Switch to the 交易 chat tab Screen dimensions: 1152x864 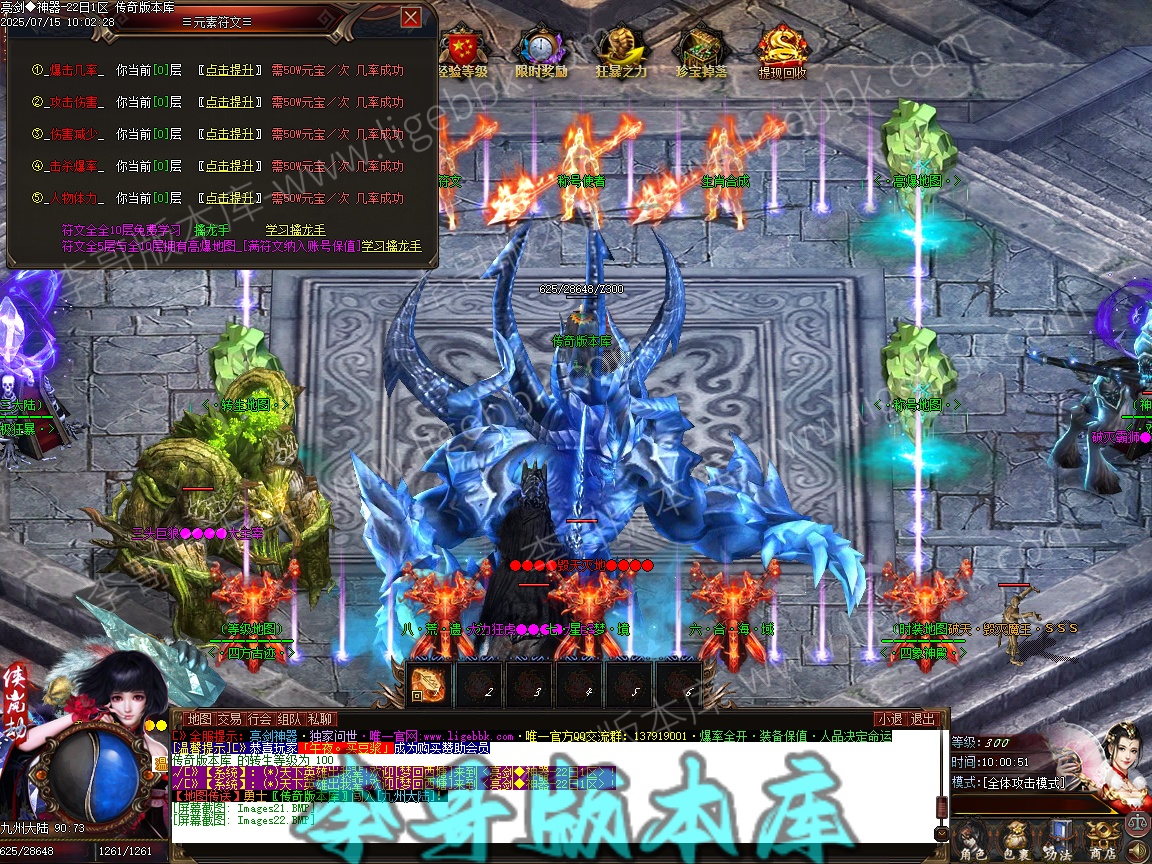[x=230, y=719]
